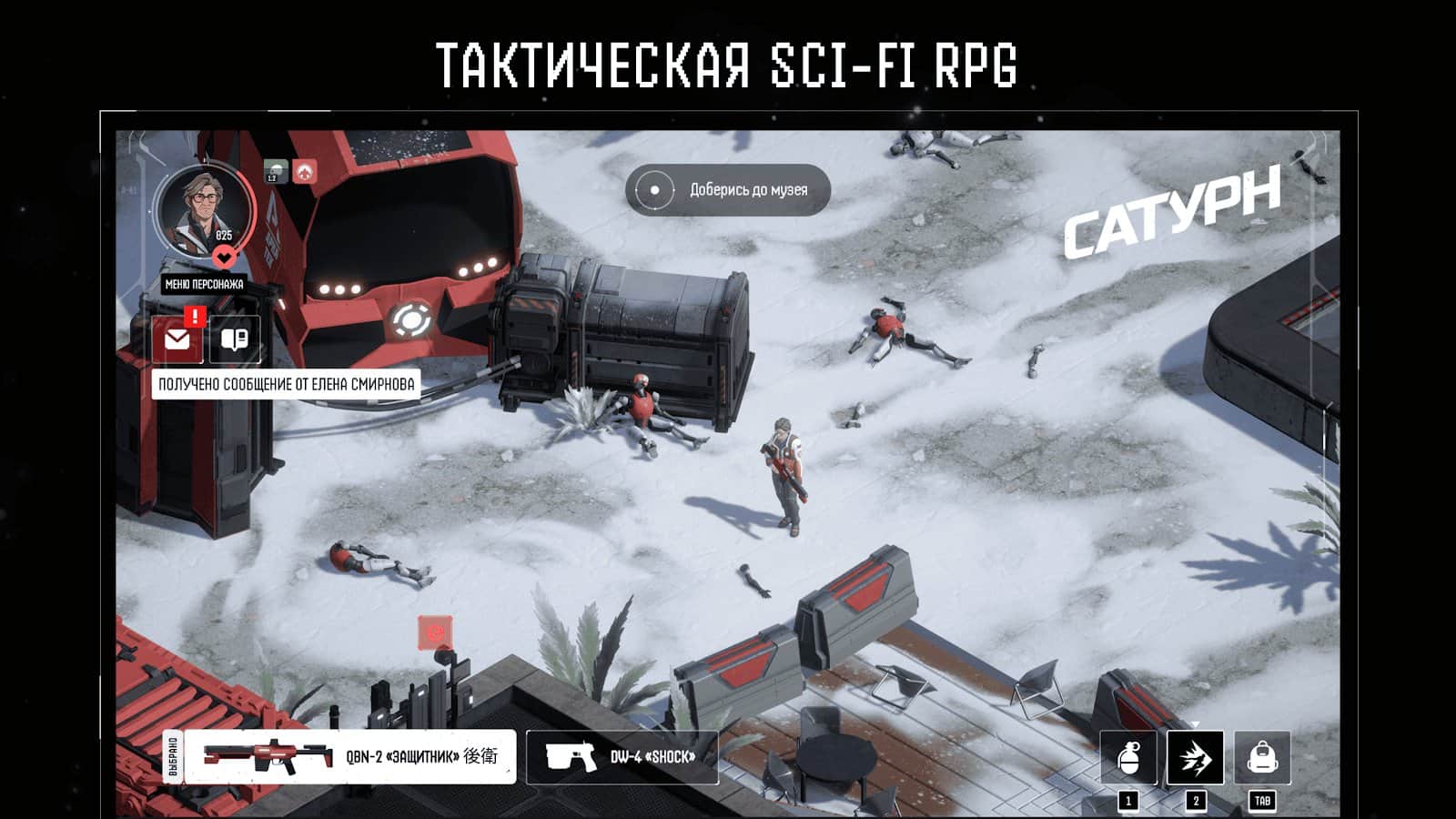Click the red faction emblem near the portrait
This screenshot has width=1456, height=819.
(x=306, y=169)
